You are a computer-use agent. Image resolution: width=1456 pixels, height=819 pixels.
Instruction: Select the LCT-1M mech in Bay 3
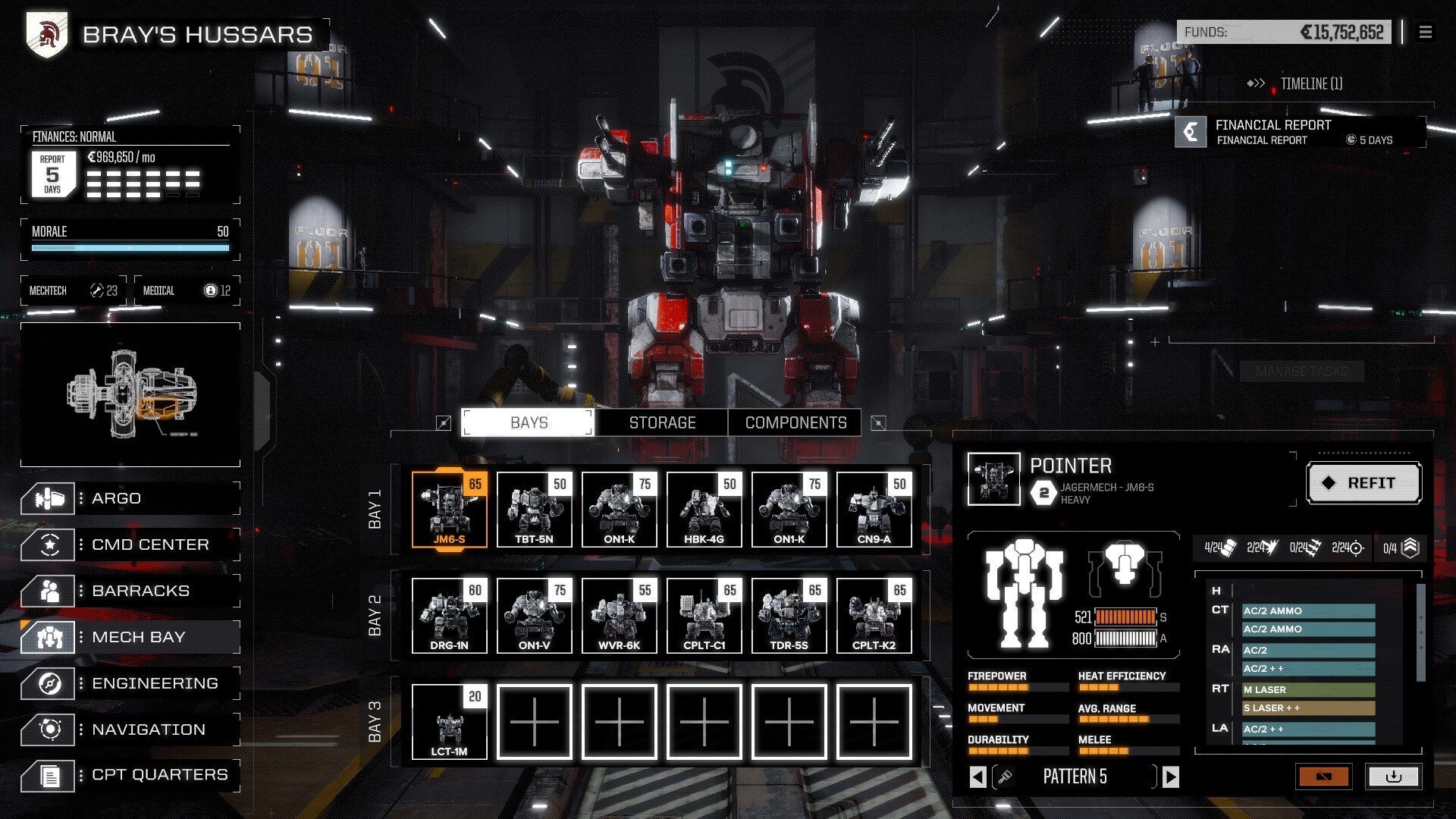click(x=450, y=720)
